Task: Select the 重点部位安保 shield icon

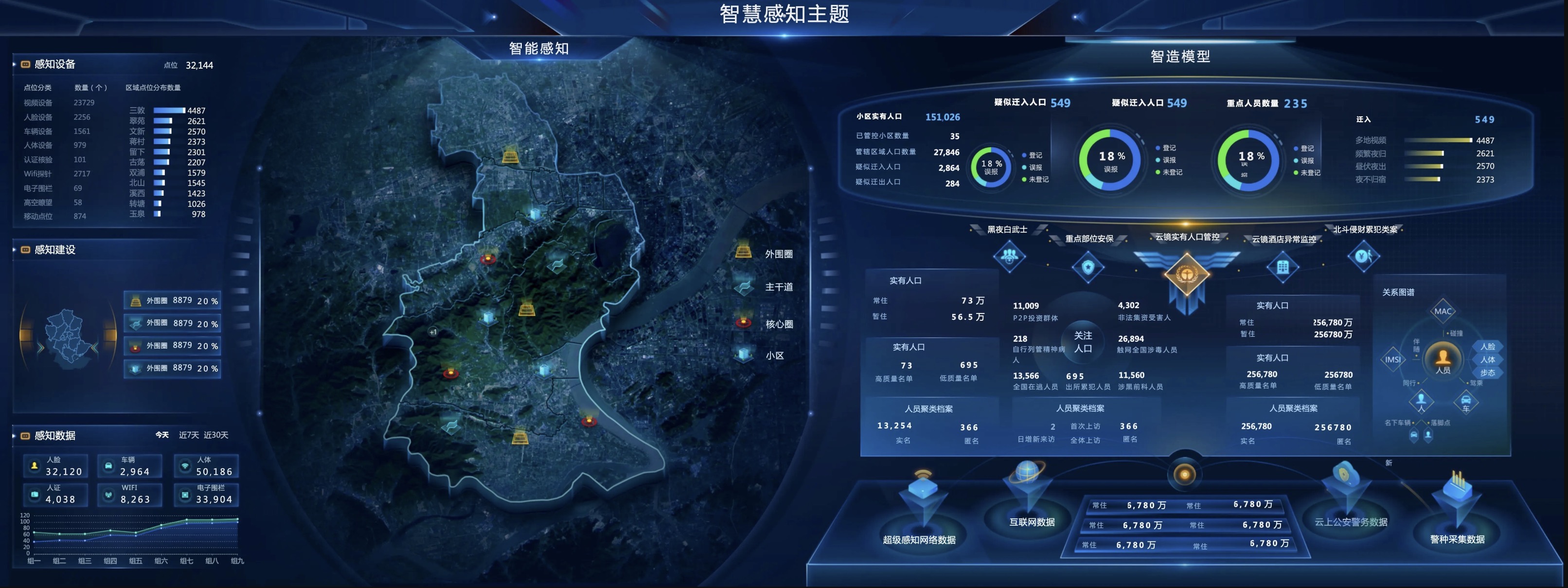Action: tap(1088, 266)
